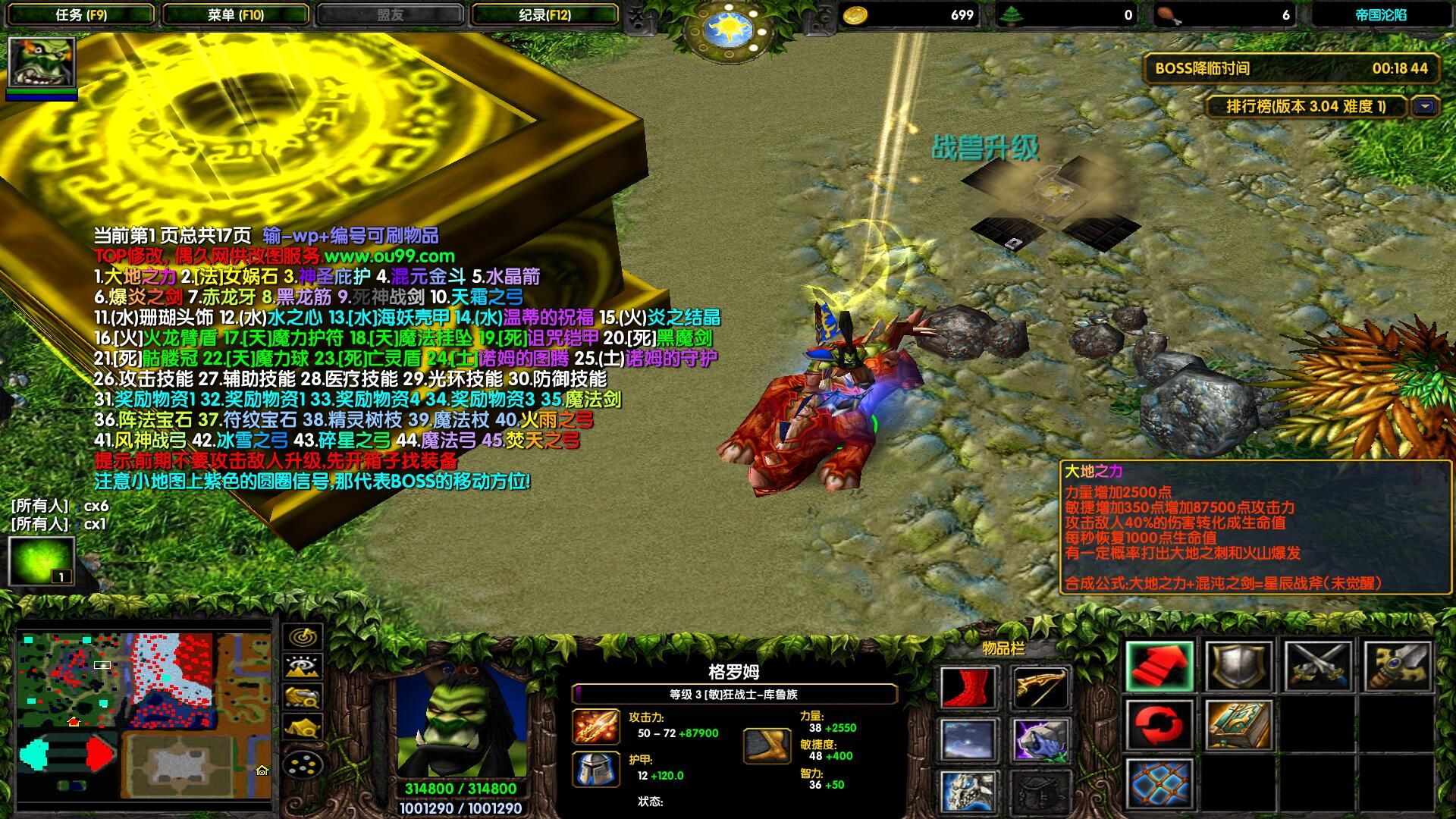Open the formation toggle button below minimap buttons
Image resolution: width=1456 pixels, height=819 pixels.
tap(303, 764)
